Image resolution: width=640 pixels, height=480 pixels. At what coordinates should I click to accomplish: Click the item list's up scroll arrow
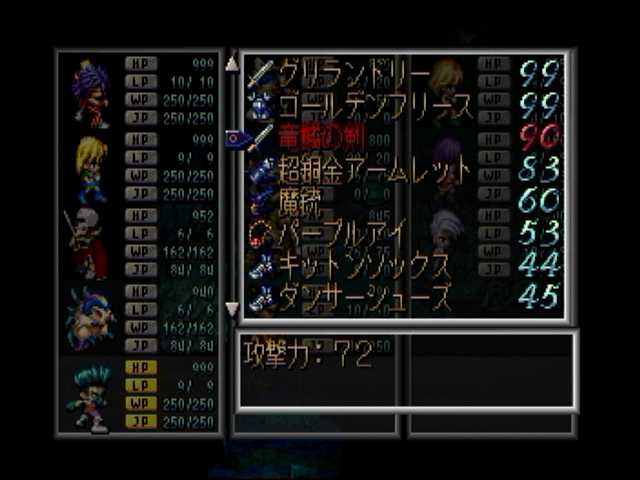(232, 63)
